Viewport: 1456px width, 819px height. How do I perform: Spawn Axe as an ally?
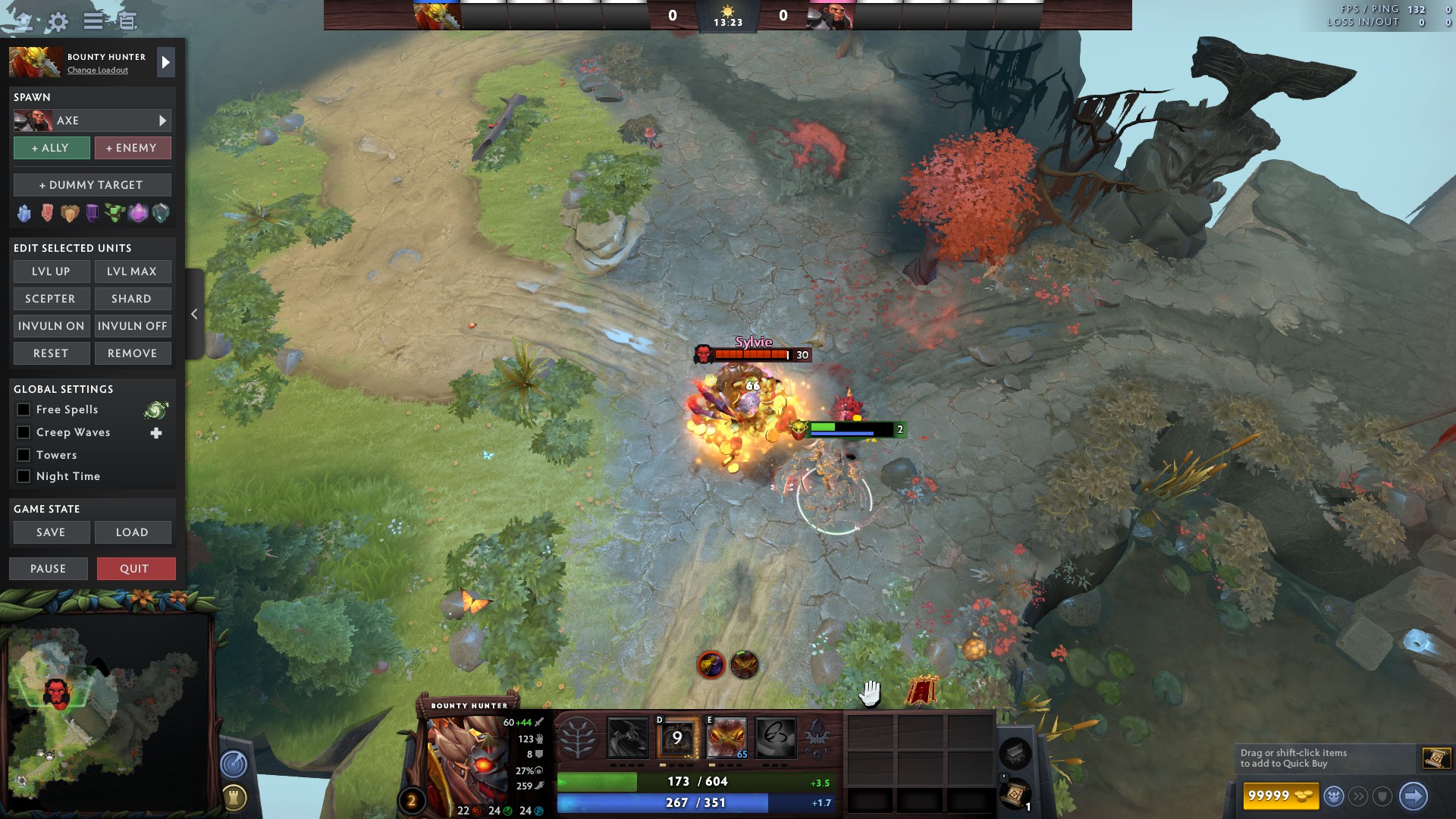[x=52, y=148]
